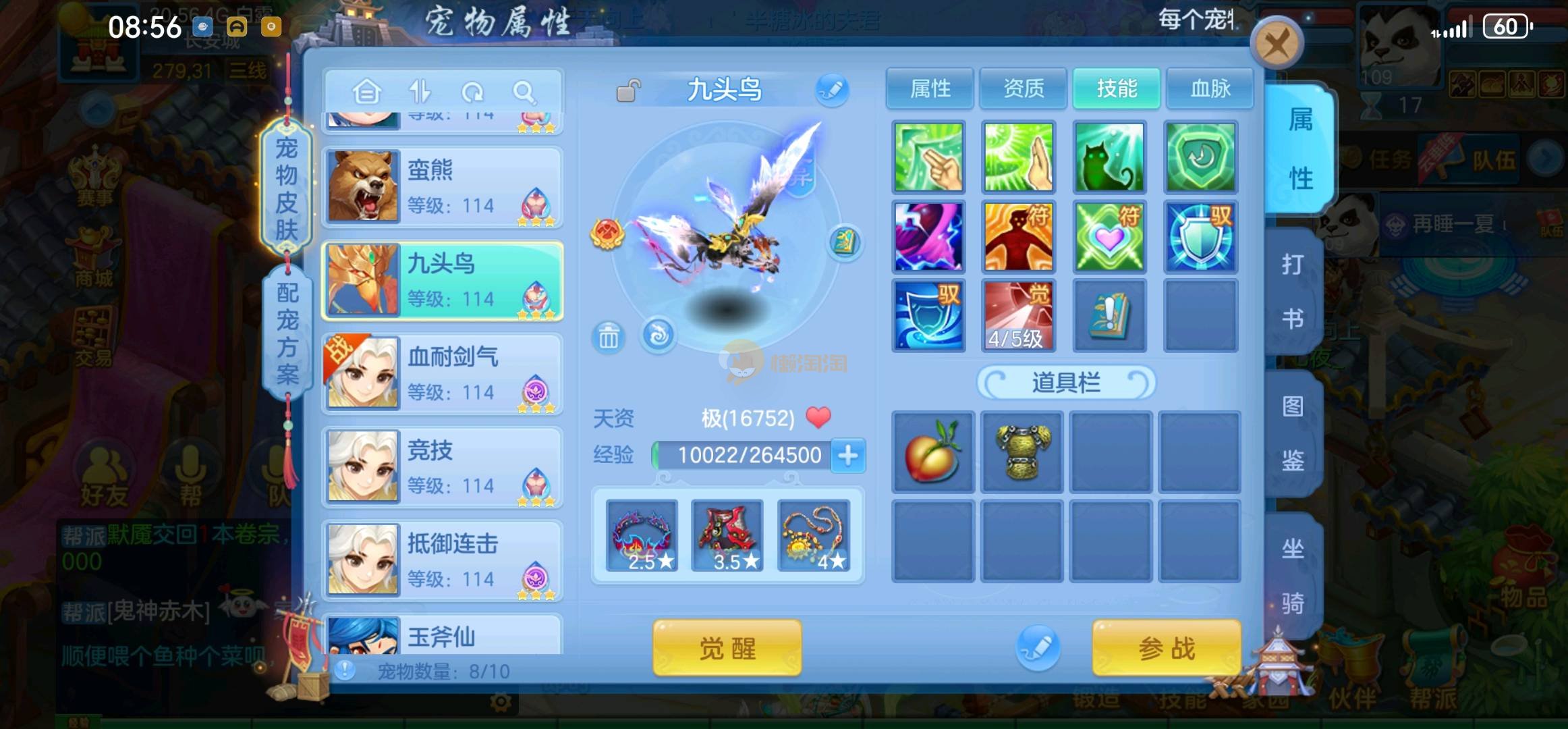Close the pet attributes window
This screenshot has width=1568, height=729.
click(1276, 45)
